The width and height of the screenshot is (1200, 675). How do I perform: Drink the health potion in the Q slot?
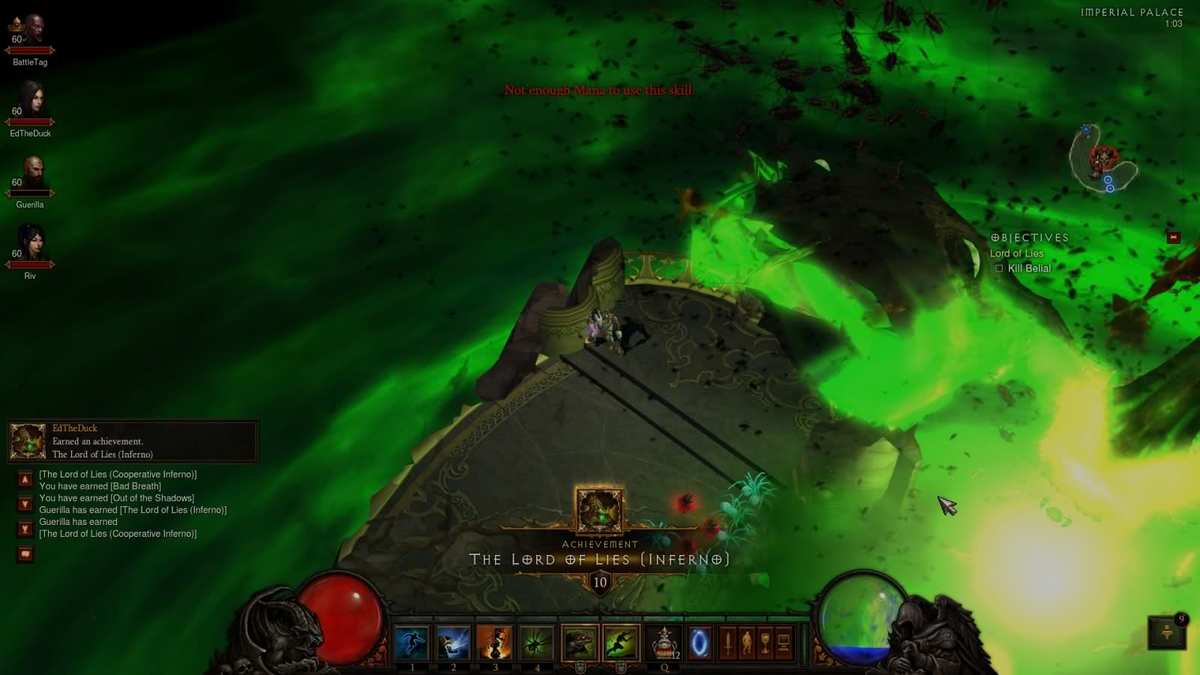[664, 643]
